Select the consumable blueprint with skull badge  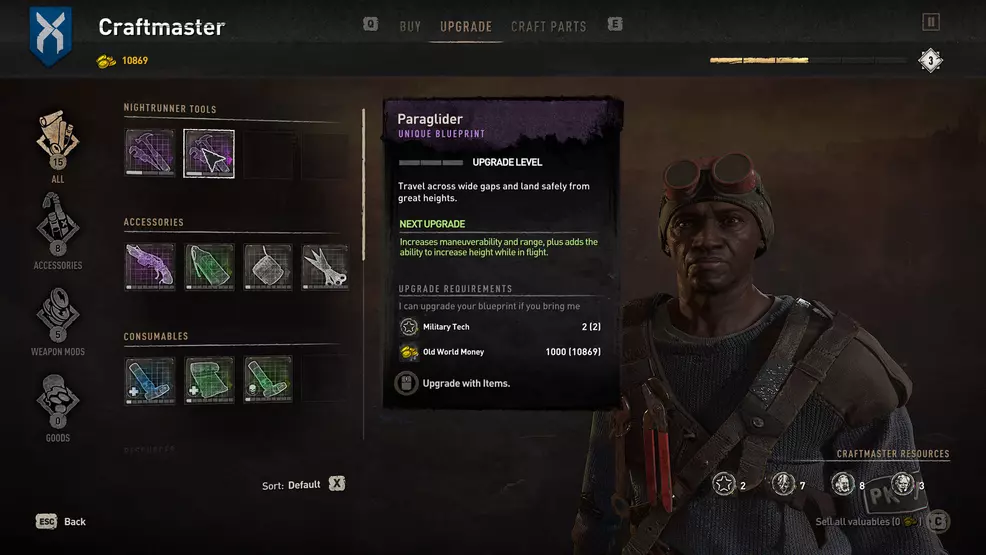point(267,380)
